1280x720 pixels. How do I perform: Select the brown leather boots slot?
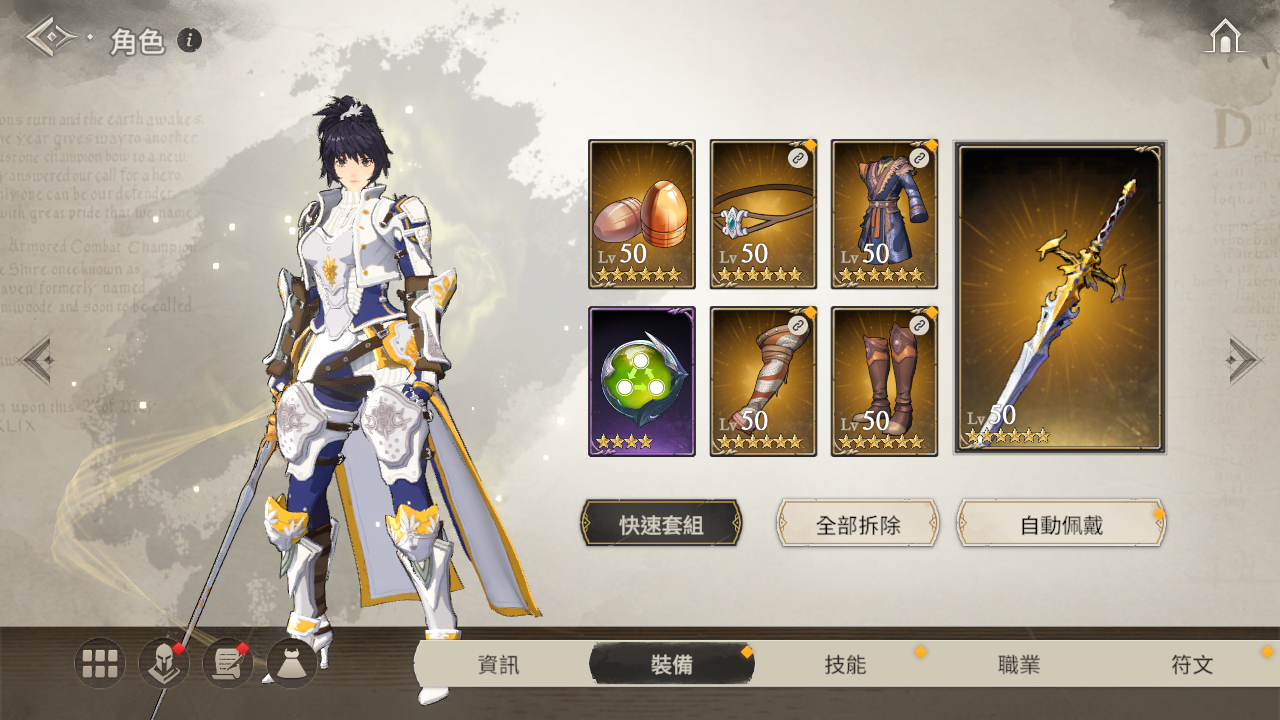pos(884,381)
